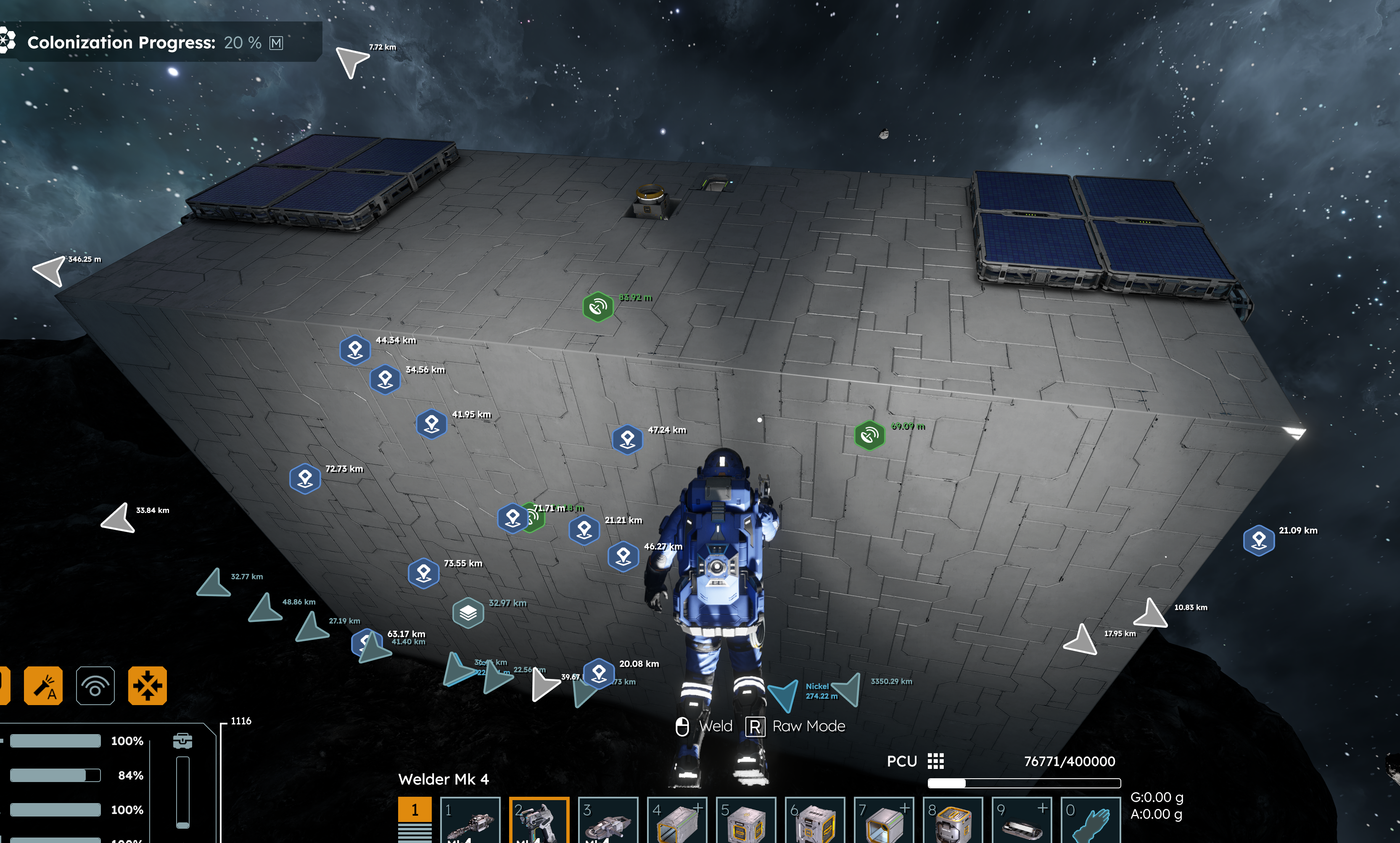The image size is (1400, 843).
Task: Toggle the broadcasting signal icon
Action: click(95, 686)
